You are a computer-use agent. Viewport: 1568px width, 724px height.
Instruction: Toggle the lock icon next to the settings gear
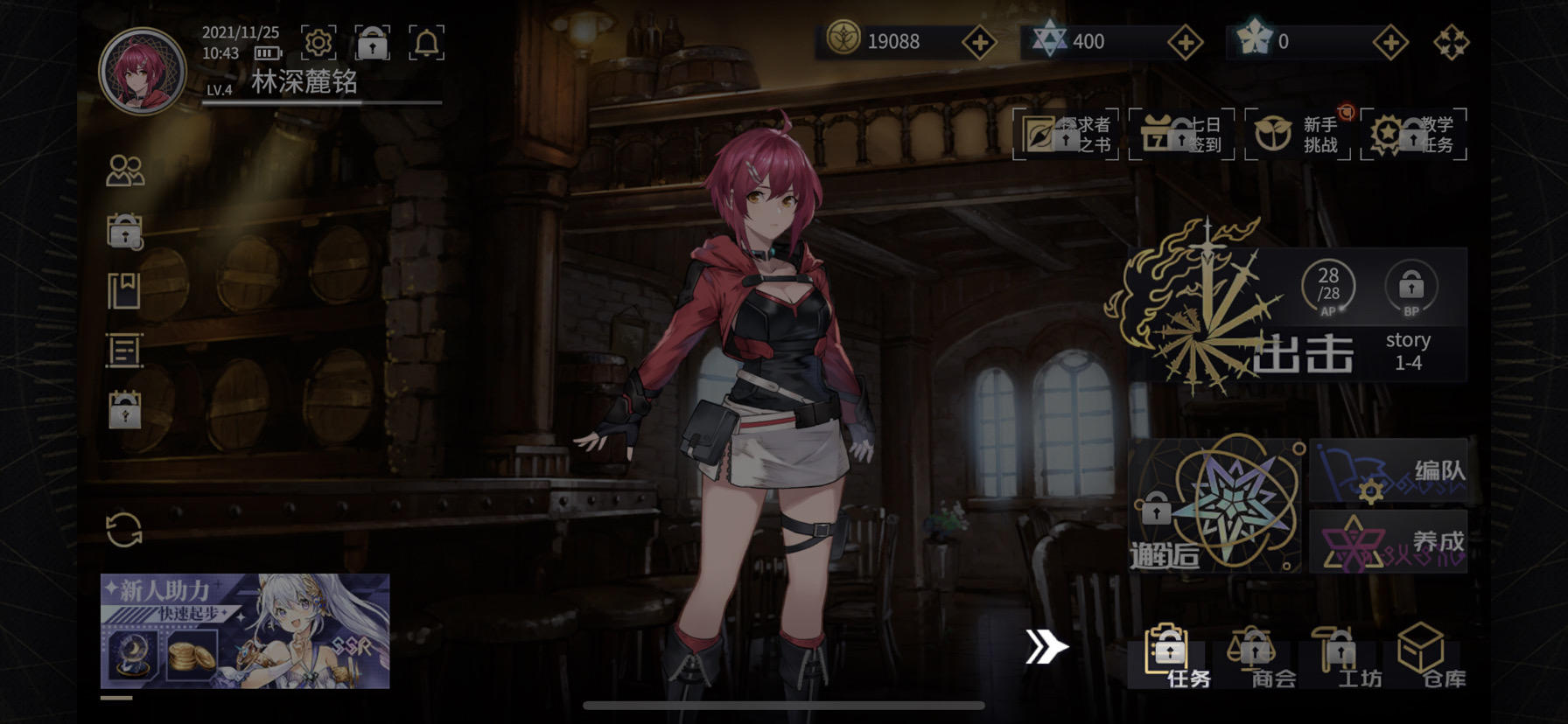374,43
